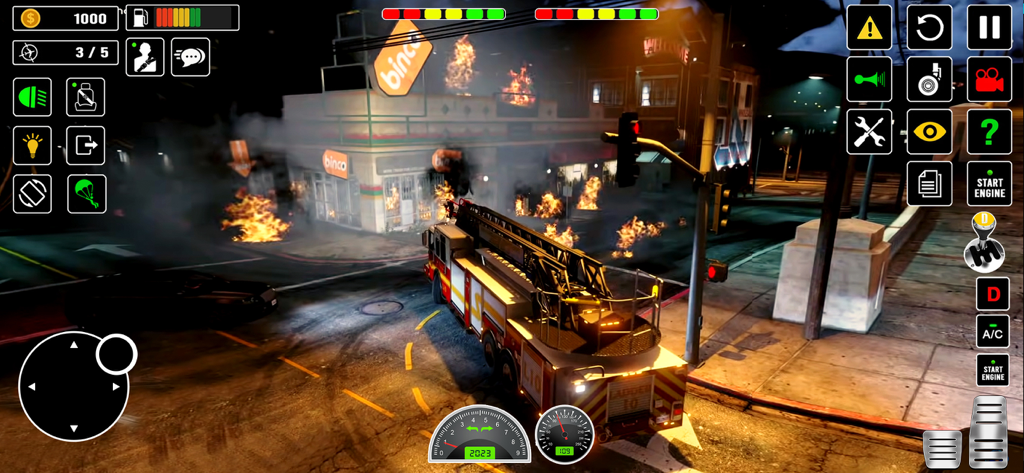Fasten seatbelt using the driver seatbelt icon
Screen dimensions: 1024x473
145,57
